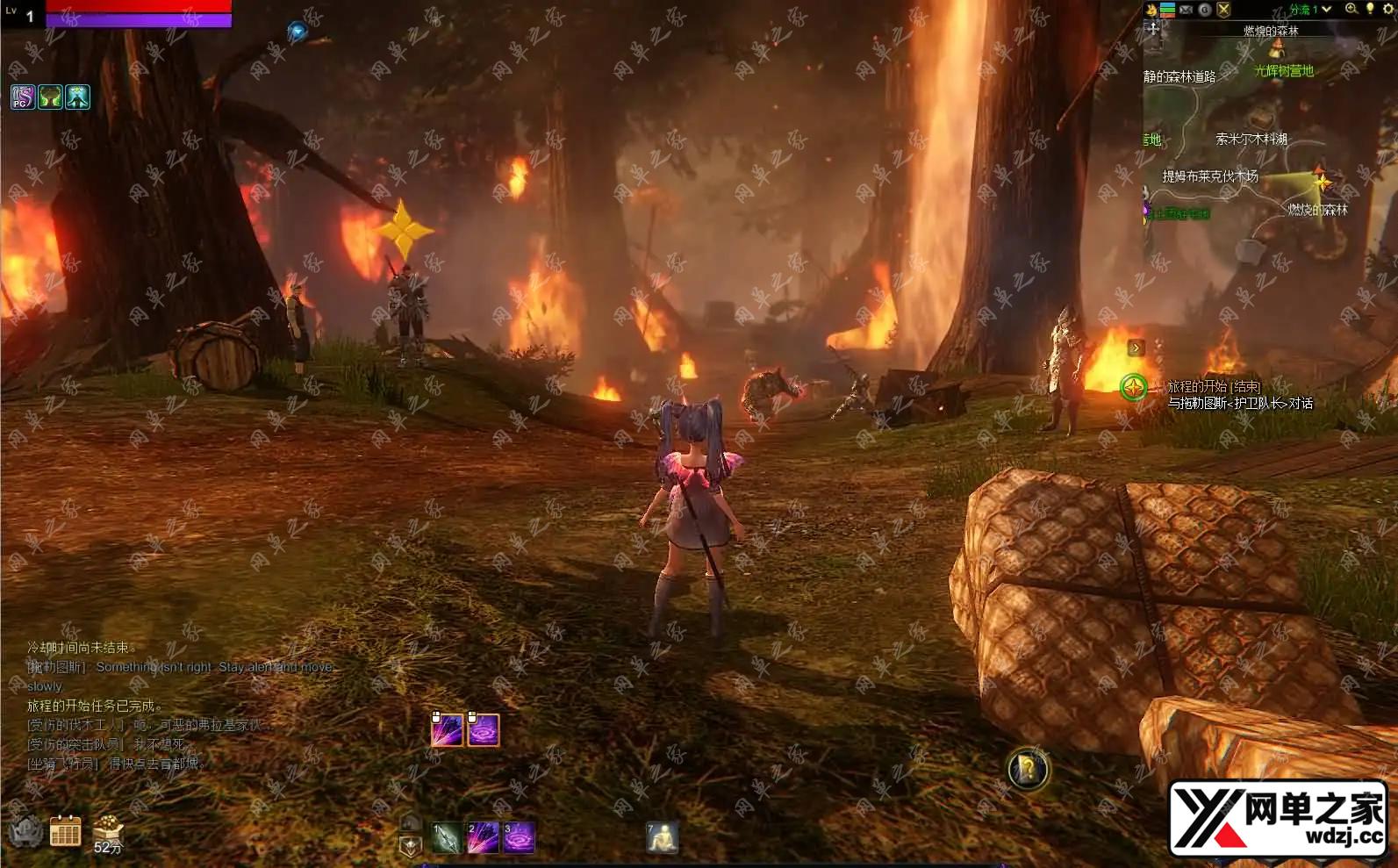Open the treasure box showing 52分
The height and width of the screenshot is (868, 1398).
pos(108,830)
